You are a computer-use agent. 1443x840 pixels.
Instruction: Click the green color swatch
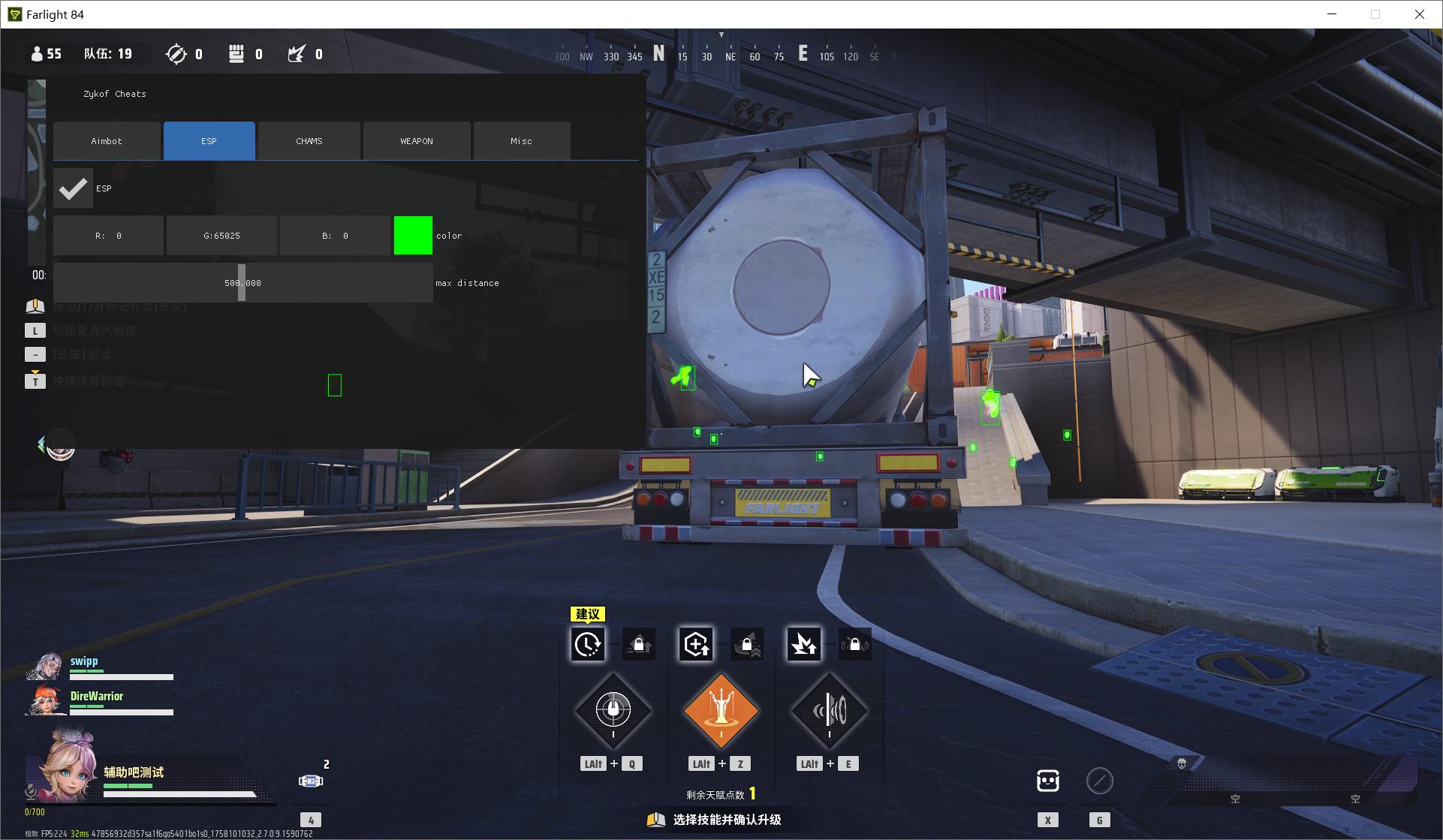(x=413, y=236)
